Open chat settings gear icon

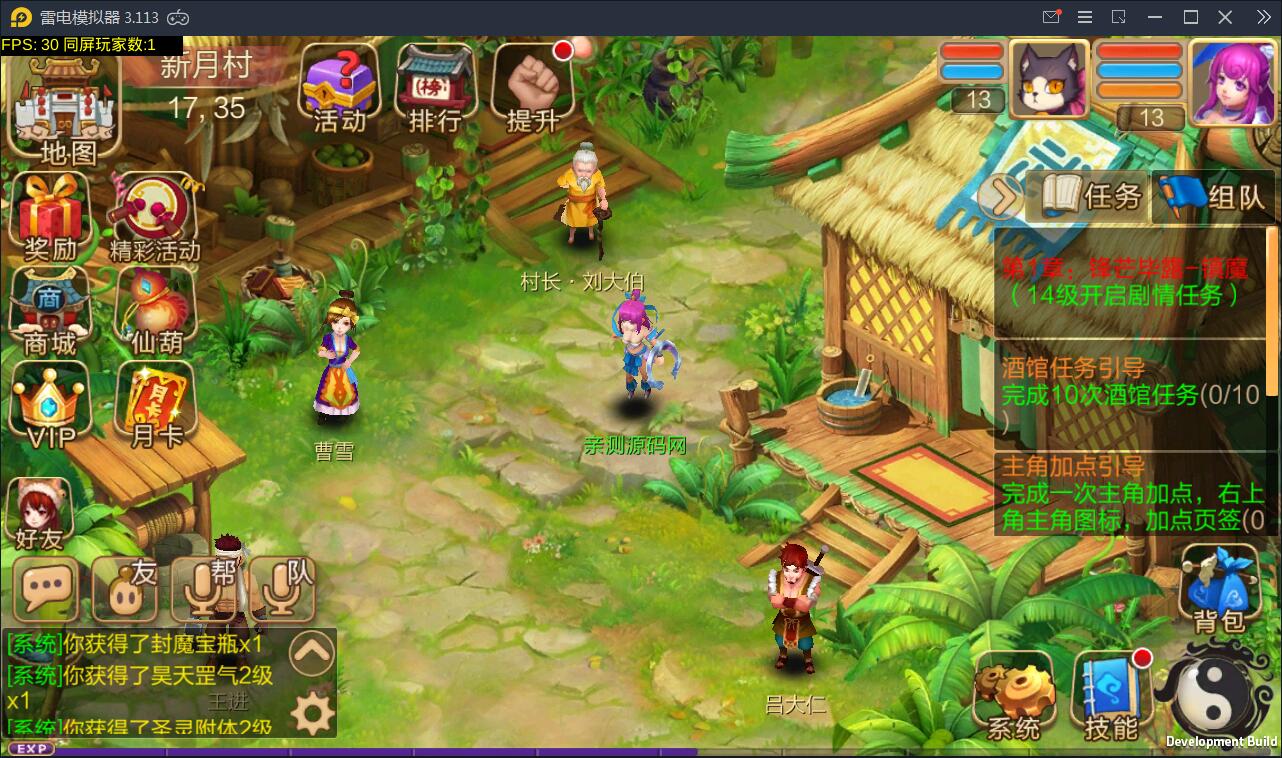311,714
